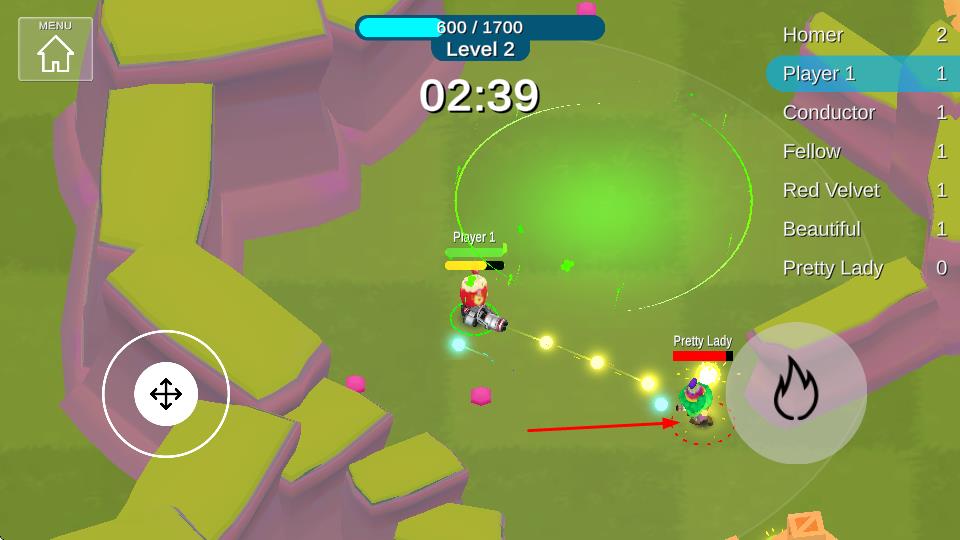The height and width of the screenshot is (540, 960).
Task: Click the movement joystick knob
Action: click(166, 394)
